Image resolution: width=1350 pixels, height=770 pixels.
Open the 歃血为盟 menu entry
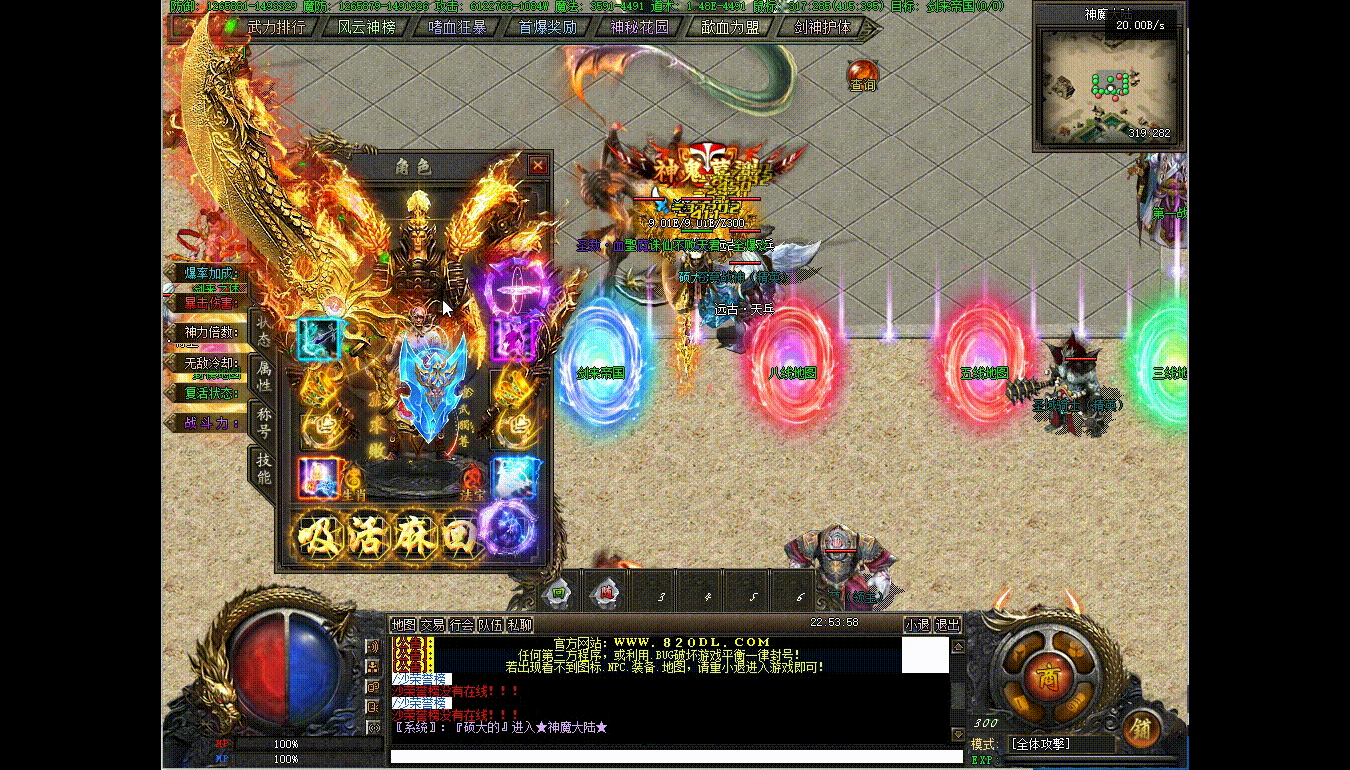(730, 28)
